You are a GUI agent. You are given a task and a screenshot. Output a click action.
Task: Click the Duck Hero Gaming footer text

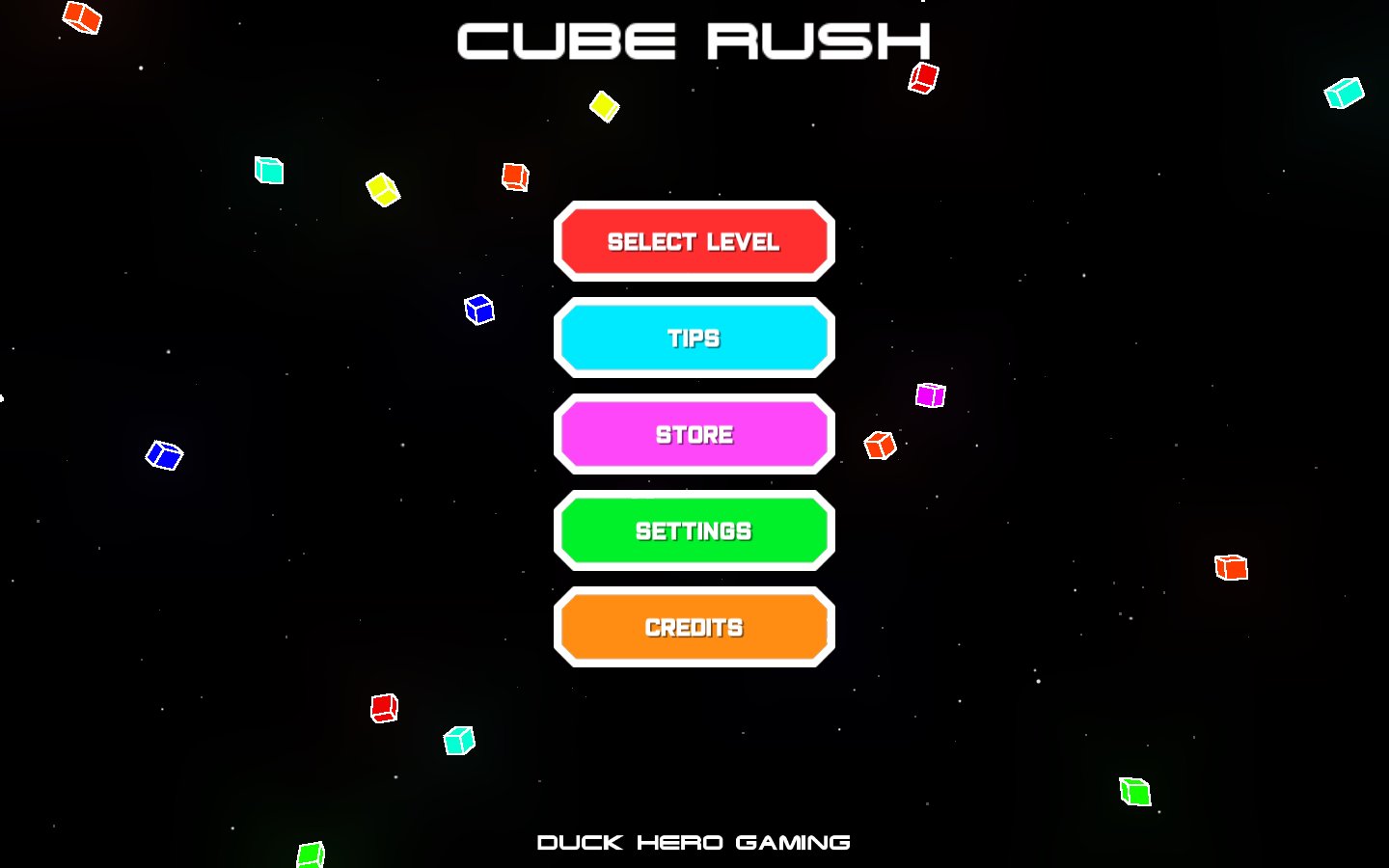pos(694,841)
